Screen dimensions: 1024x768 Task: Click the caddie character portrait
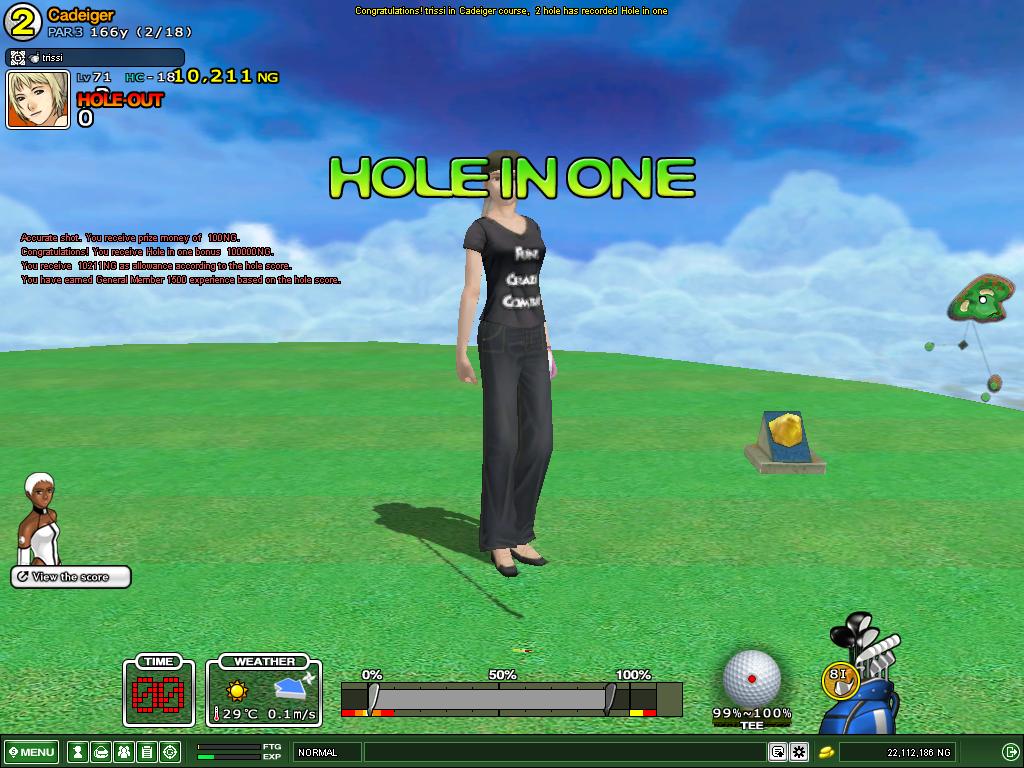pos(40,518)
